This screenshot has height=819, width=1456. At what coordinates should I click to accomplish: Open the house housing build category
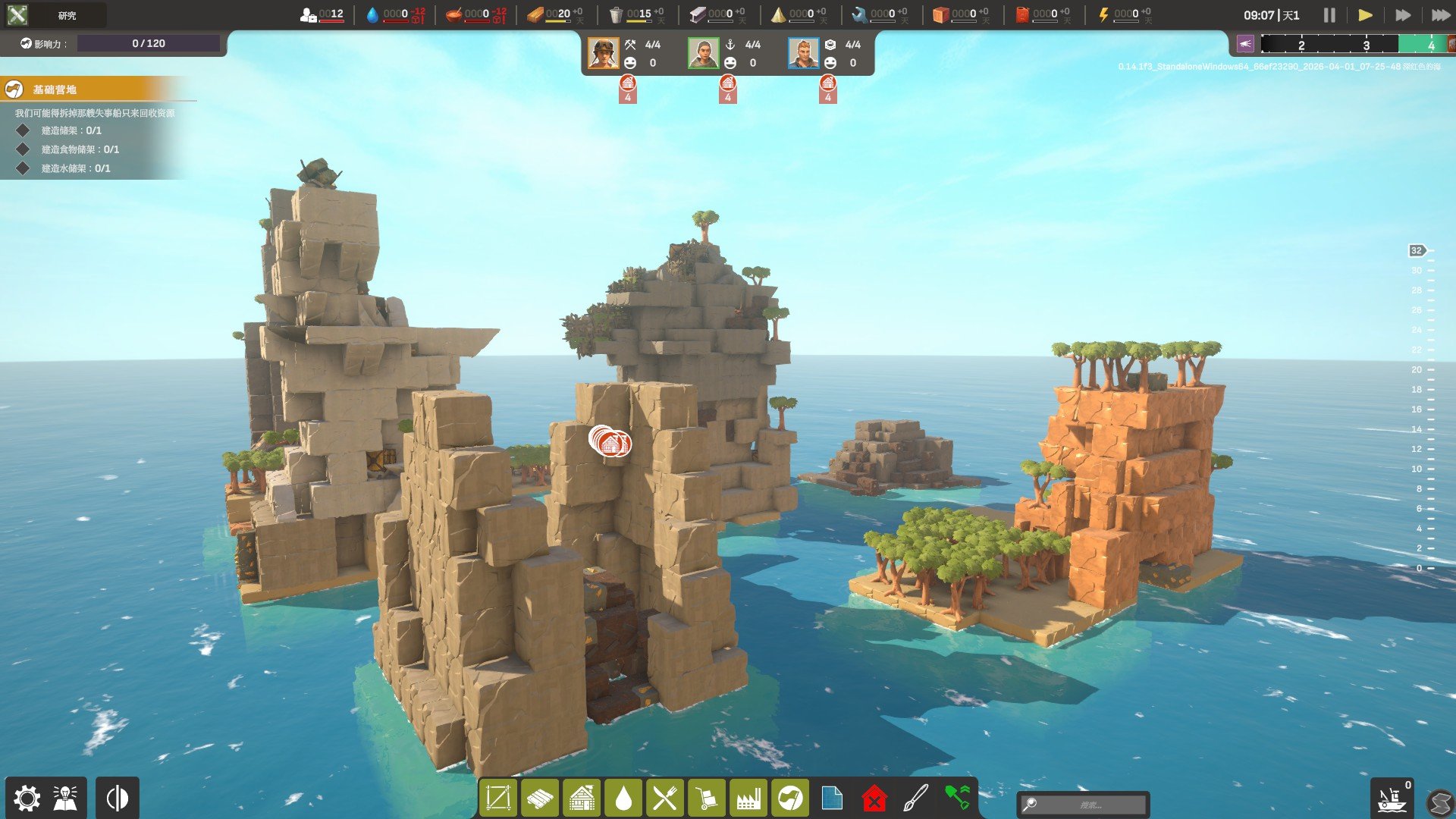click(x=582, y=799)
